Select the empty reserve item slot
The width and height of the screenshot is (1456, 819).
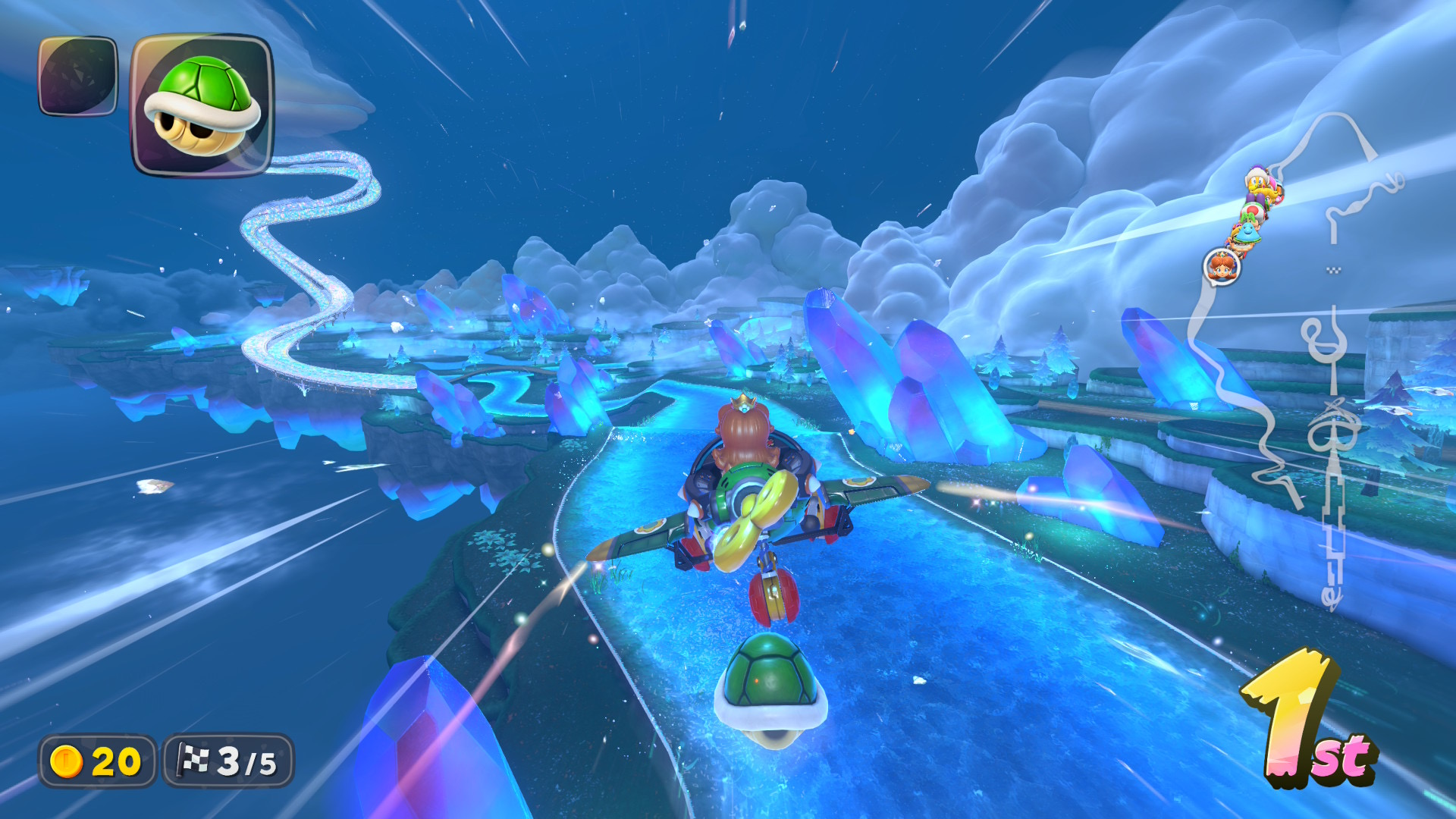[78, 76]
